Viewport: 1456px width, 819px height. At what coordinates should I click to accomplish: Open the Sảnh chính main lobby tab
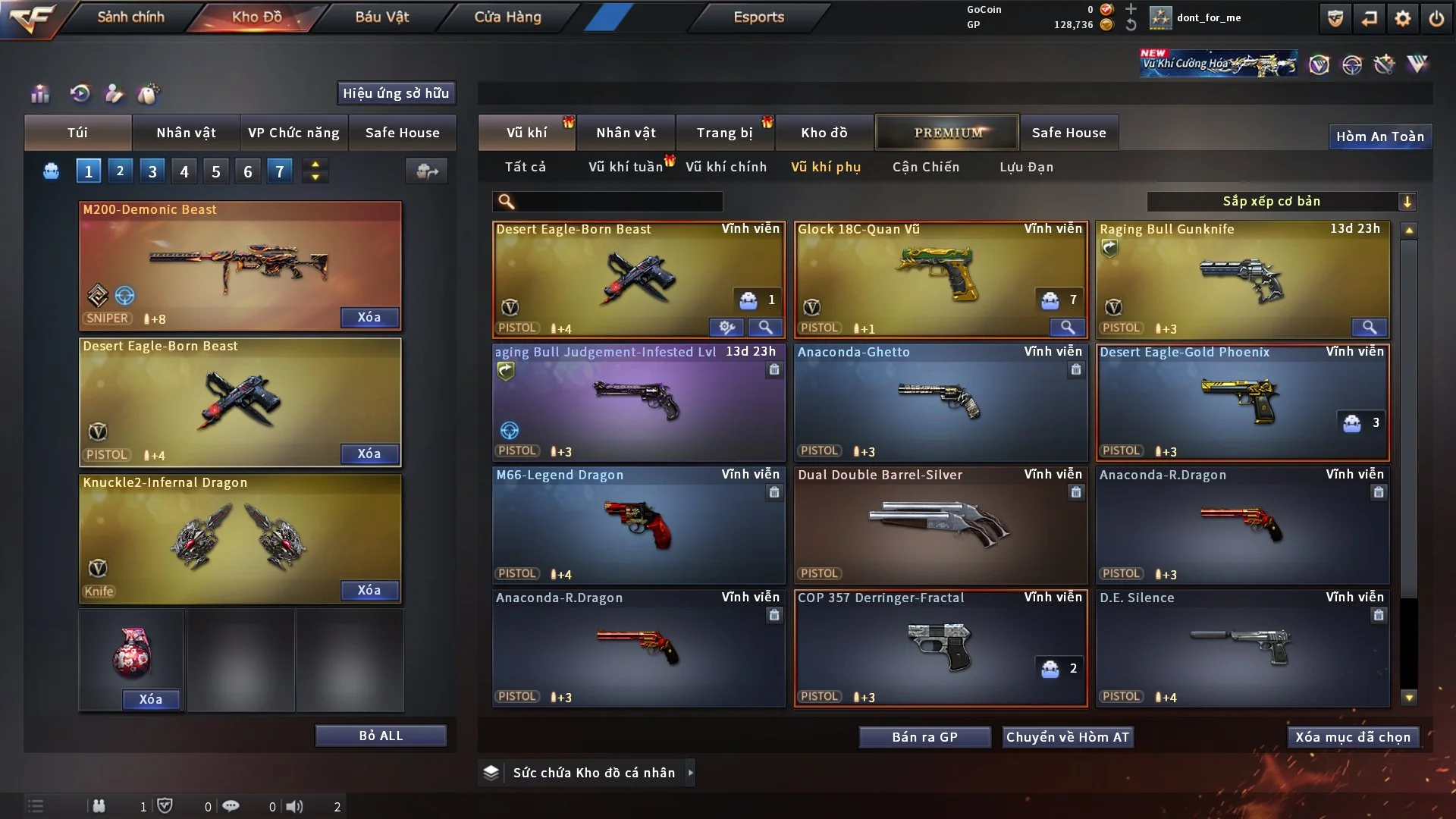pos(130,17)
